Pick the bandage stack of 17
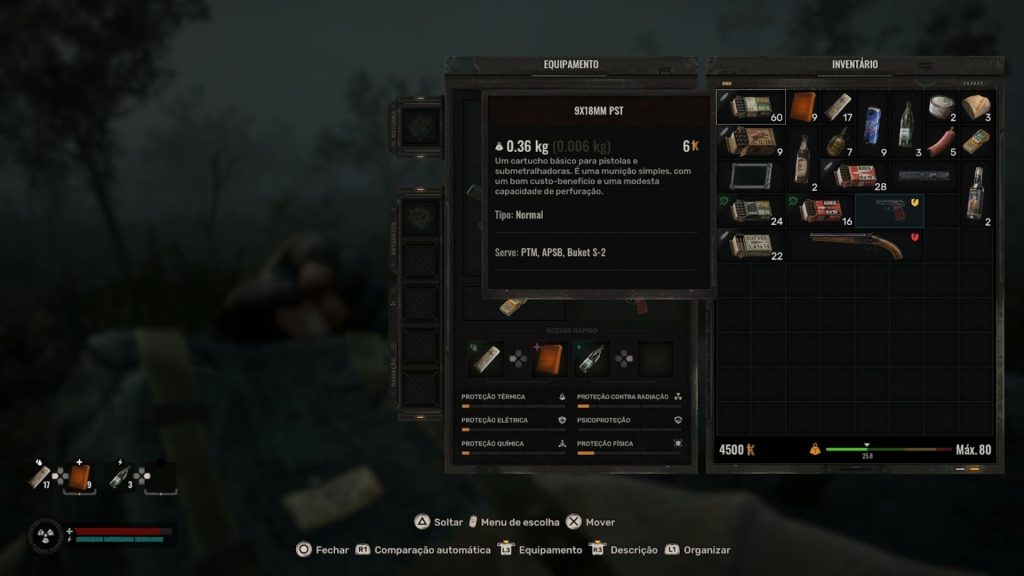 click(x=838, y=107)
